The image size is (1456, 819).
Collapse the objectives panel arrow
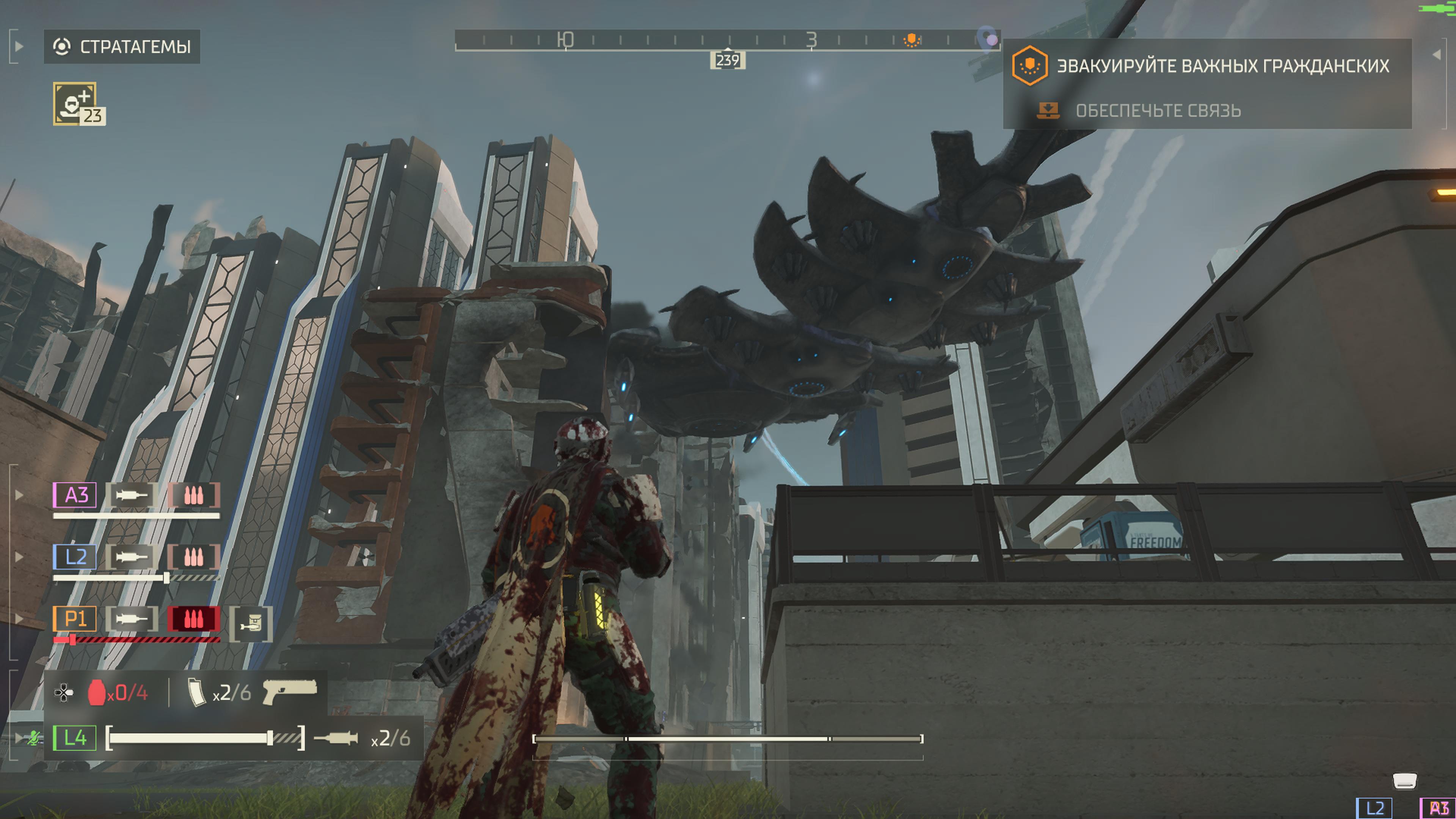[1437, 55]
